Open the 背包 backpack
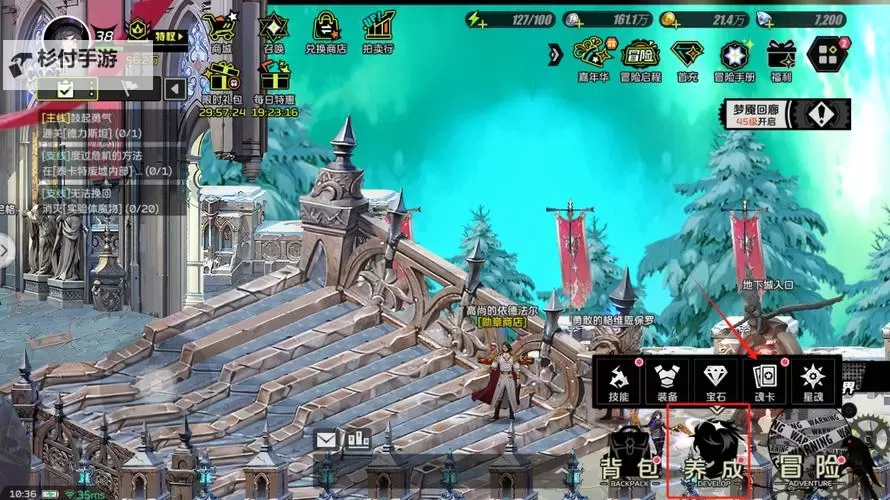Screen dimensions: 890x500 (626, 460)
